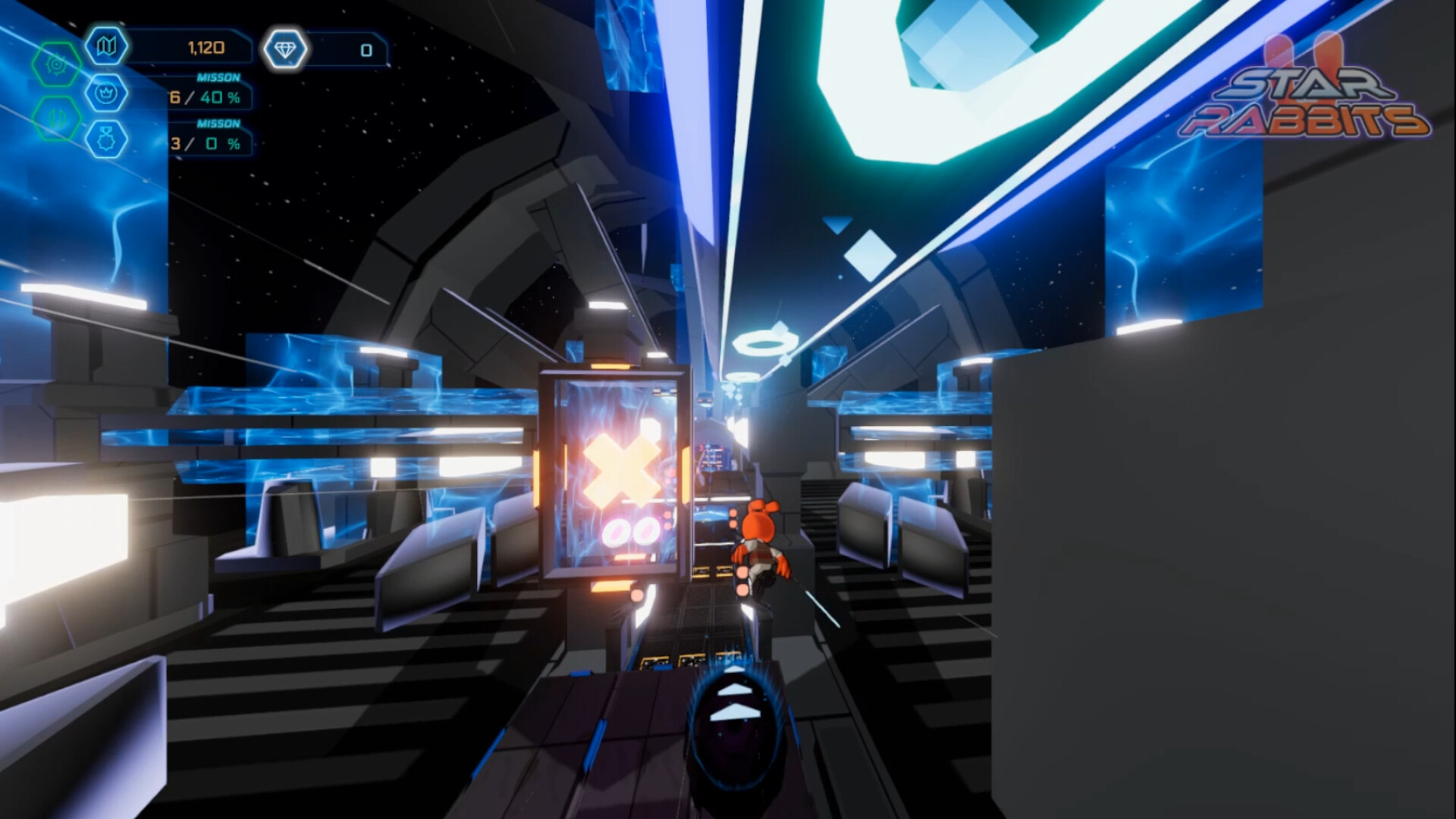The height and width of the screenshot is (819, 1456).
Task: Enable the gem counter showing 0
Action: click(x=366, y=50)
